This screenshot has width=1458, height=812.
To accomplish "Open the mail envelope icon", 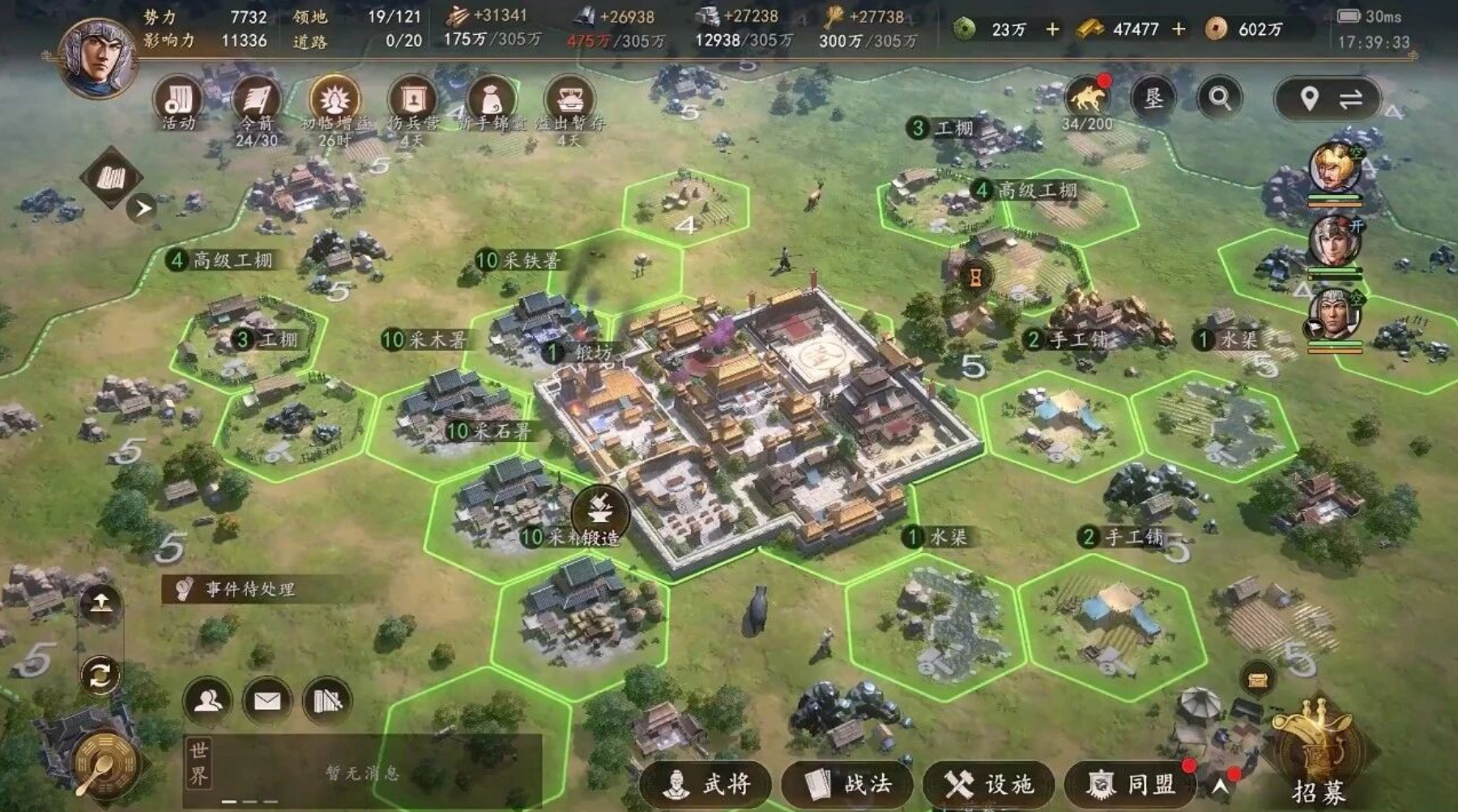I will click(x=267, y=700).
